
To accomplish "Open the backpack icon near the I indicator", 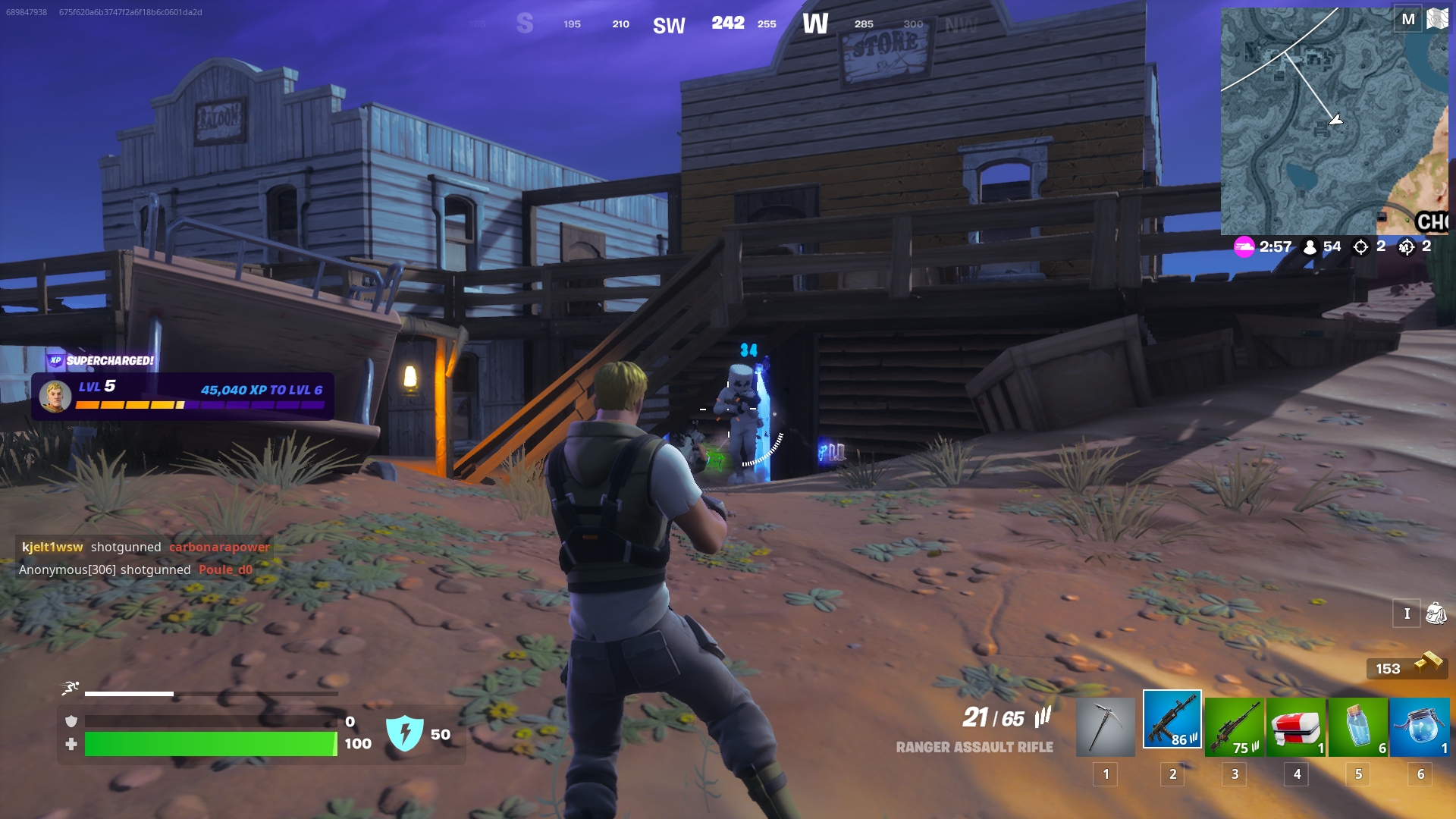I will (x=1436, y=613).
